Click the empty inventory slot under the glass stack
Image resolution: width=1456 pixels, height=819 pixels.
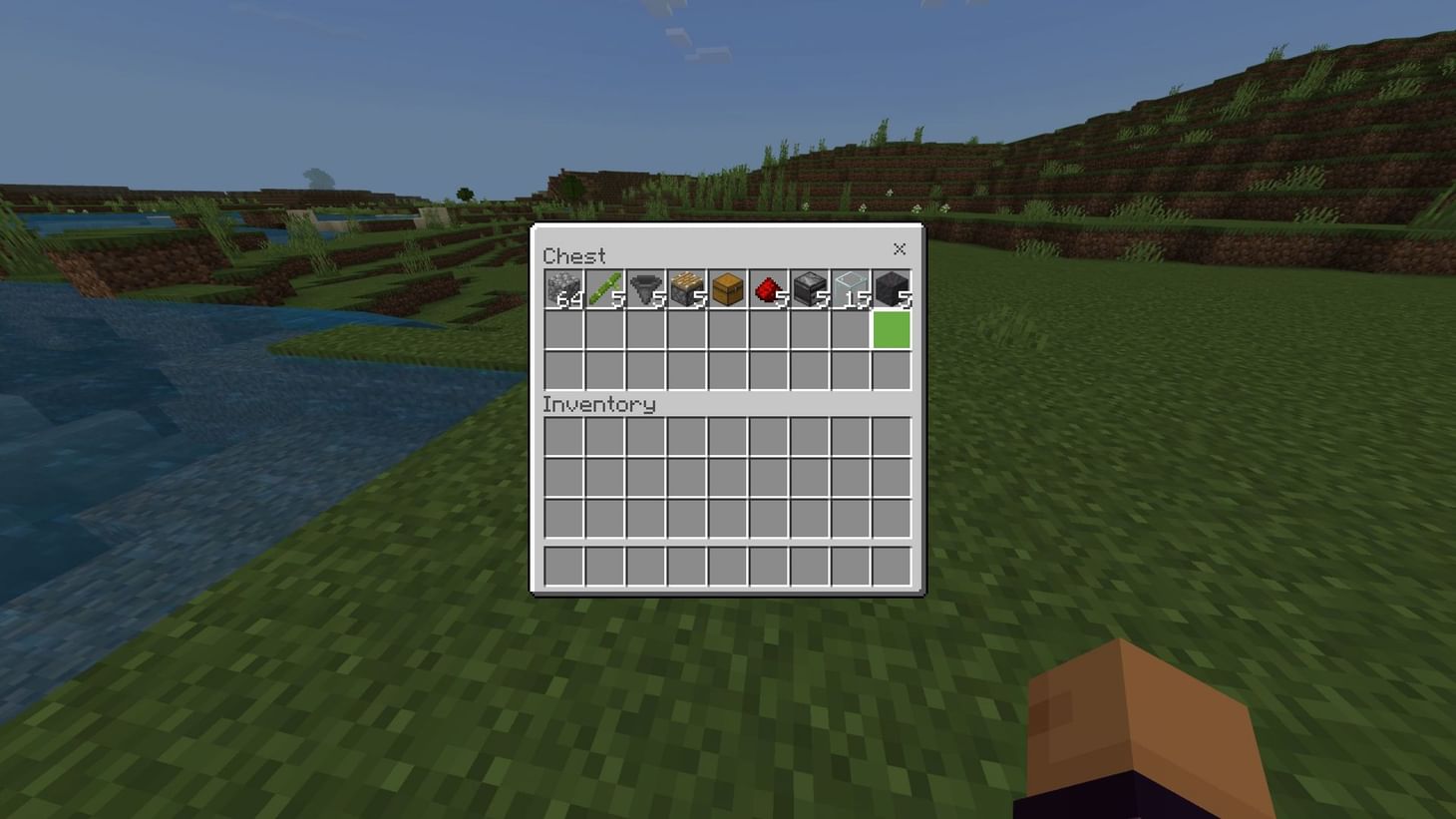coord(851,434)
